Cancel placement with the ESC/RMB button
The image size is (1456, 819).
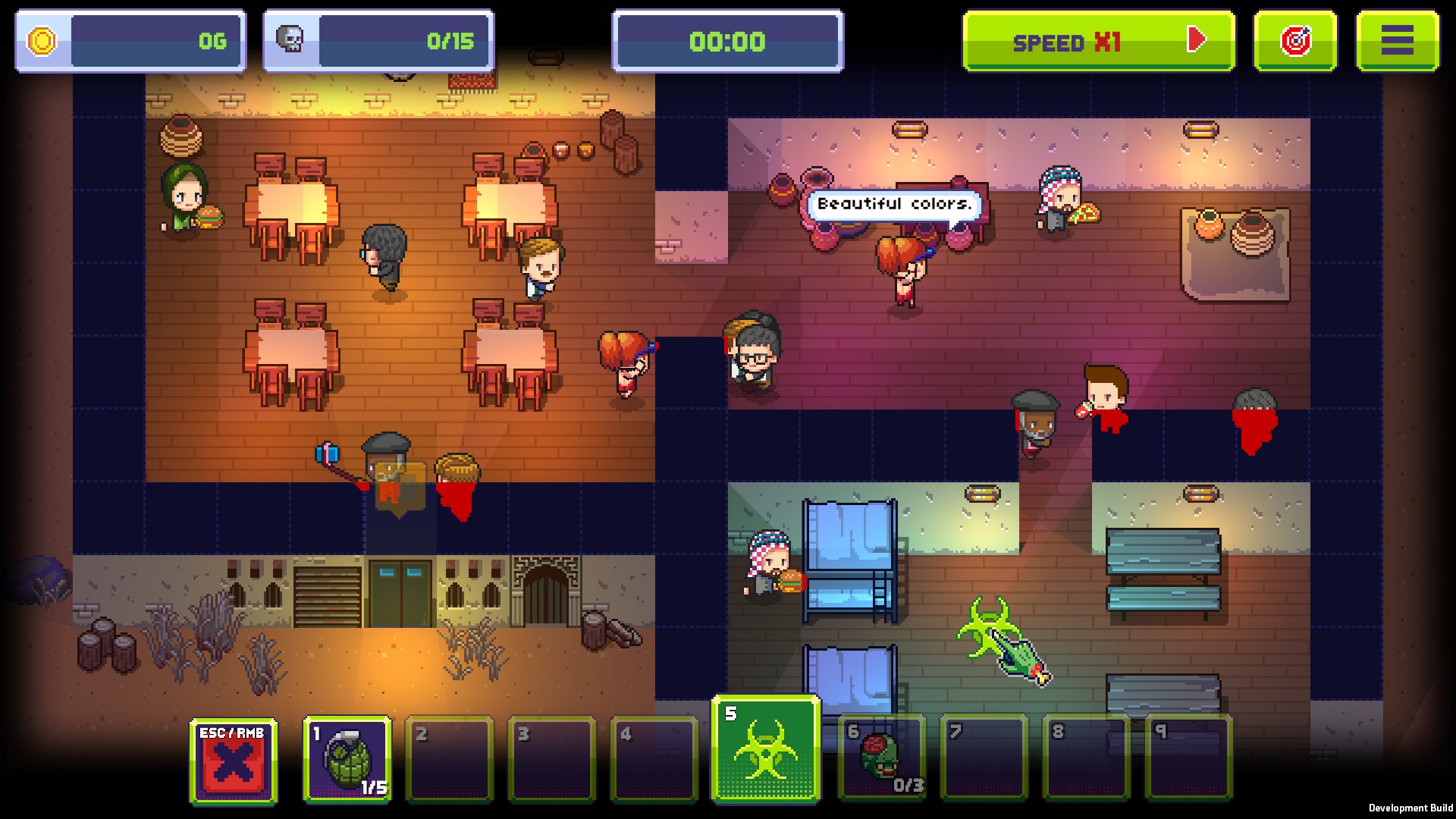(x=231, y=755)
